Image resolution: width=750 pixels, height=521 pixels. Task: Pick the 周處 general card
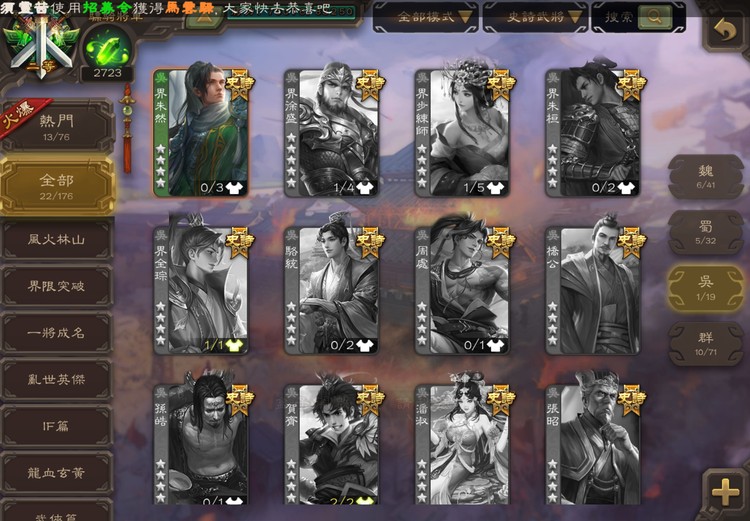tap(461, 290)
